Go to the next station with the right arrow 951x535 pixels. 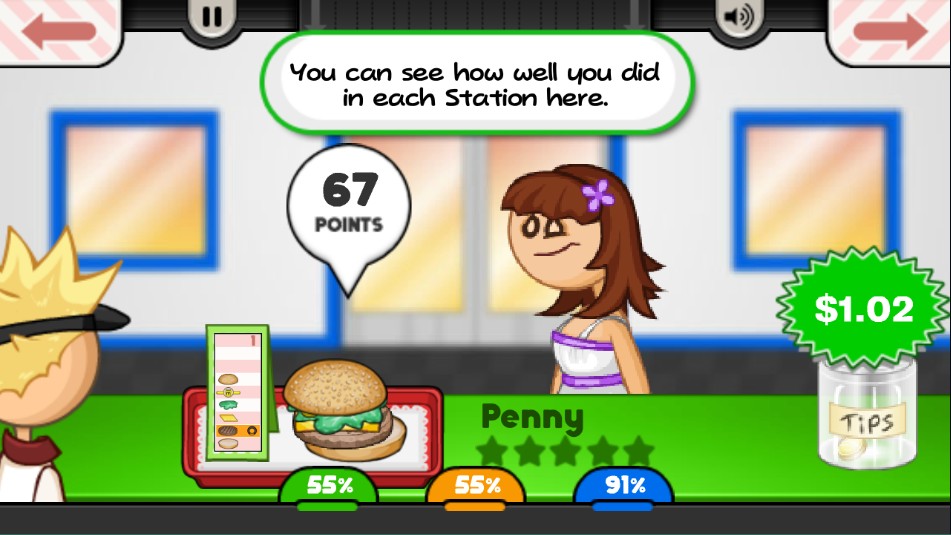889,30
